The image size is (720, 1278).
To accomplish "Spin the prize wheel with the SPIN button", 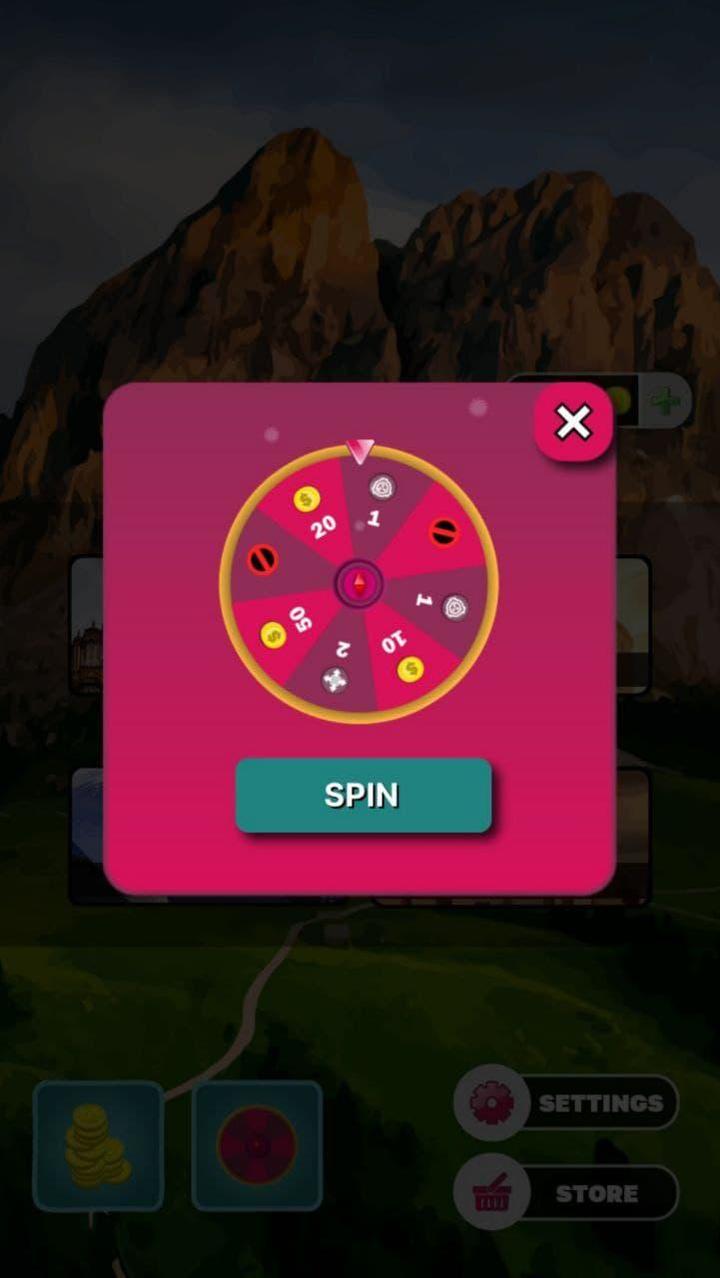I will point(363,795).
